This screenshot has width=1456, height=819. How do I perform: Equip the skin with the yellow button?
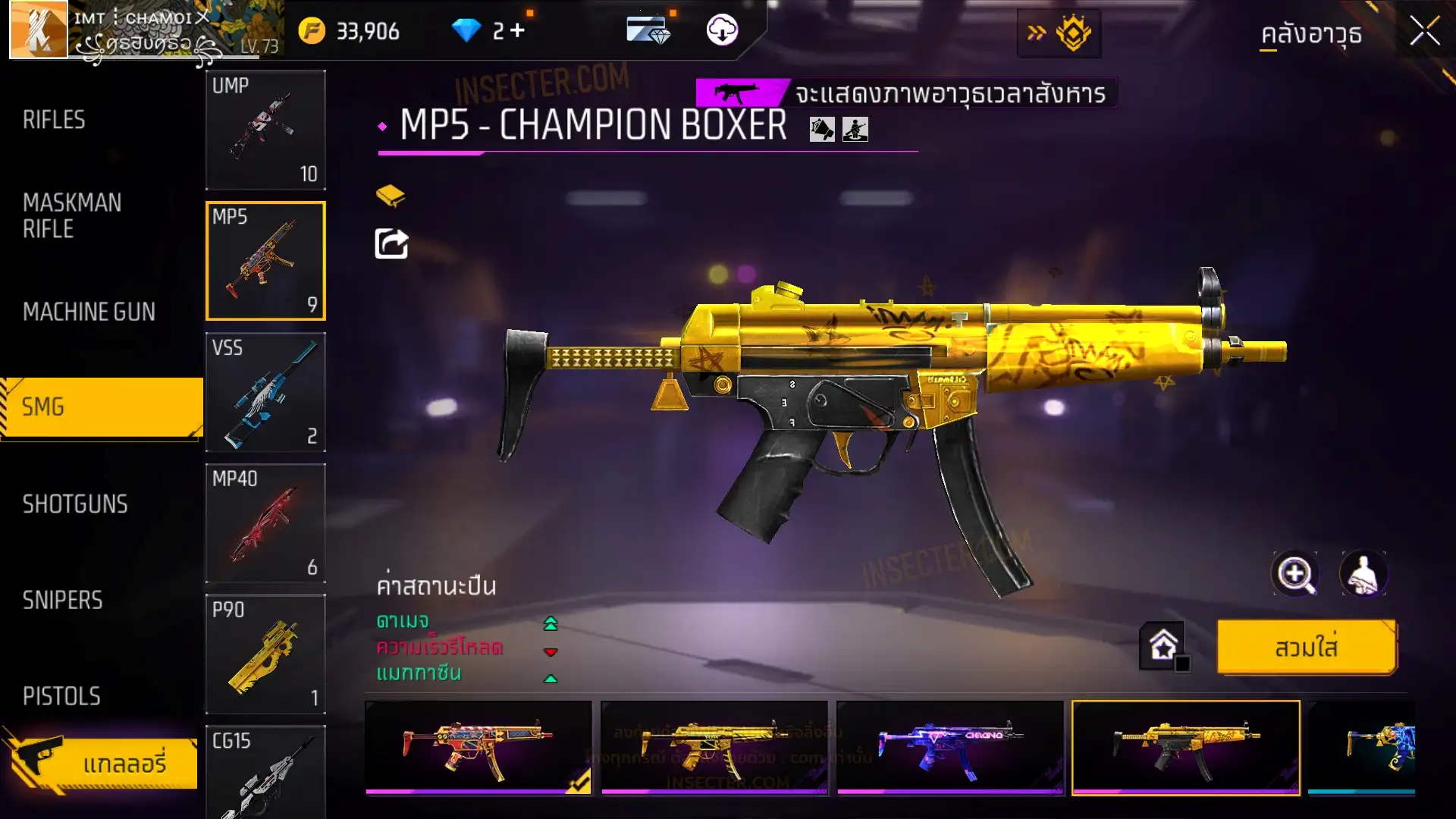(x=1306, y=648)
